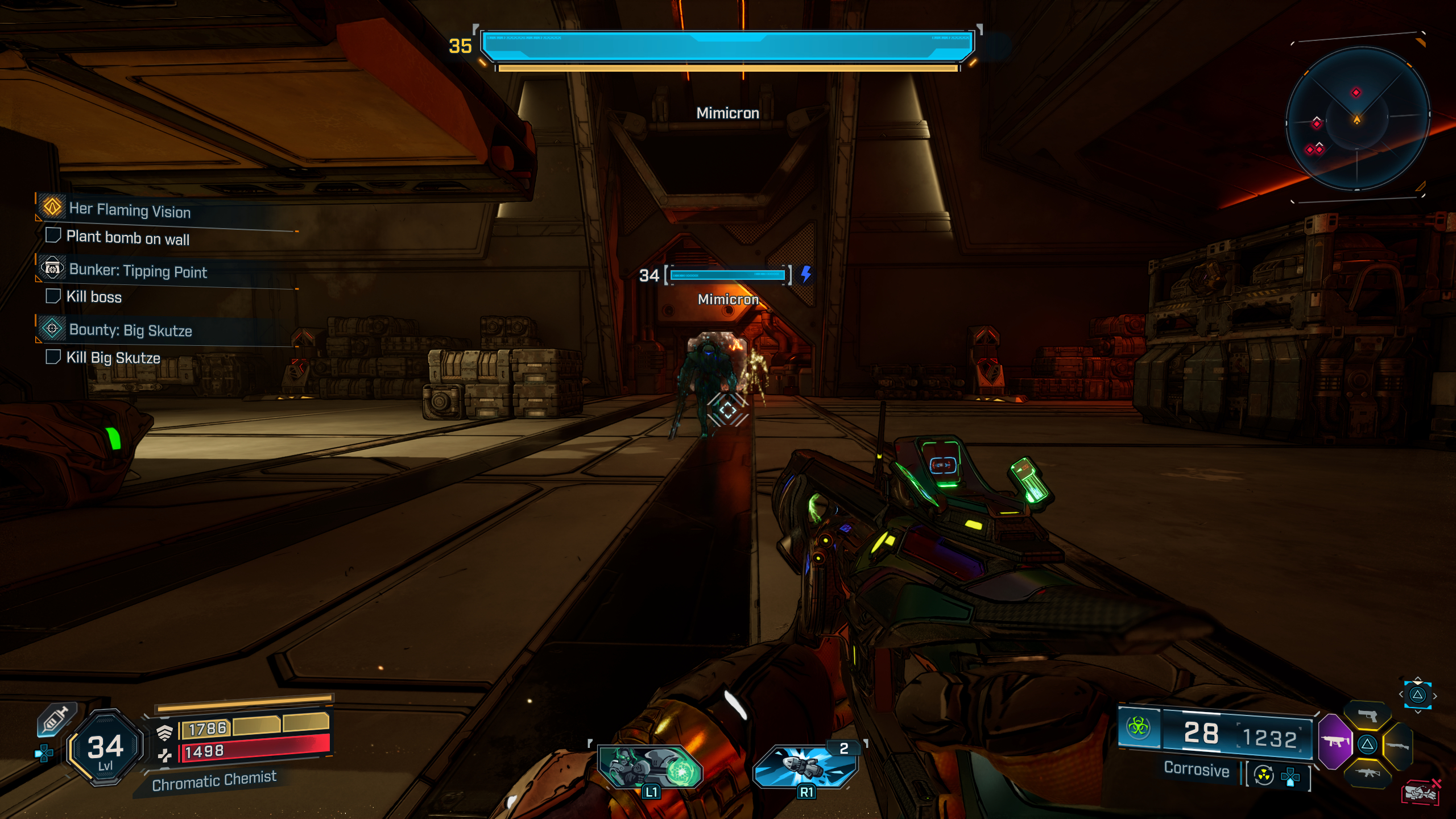Image resolution: width=1456 pixels, height=819 pixels.
Task: Switch to the assault rifle weapon slot
Action: click(x=1367, y=772)
